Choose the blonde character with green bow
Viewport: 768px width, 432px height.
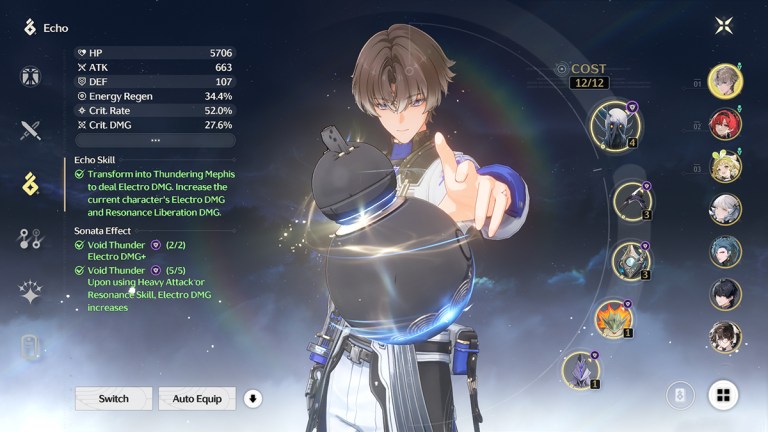click(x=725, y=166)
